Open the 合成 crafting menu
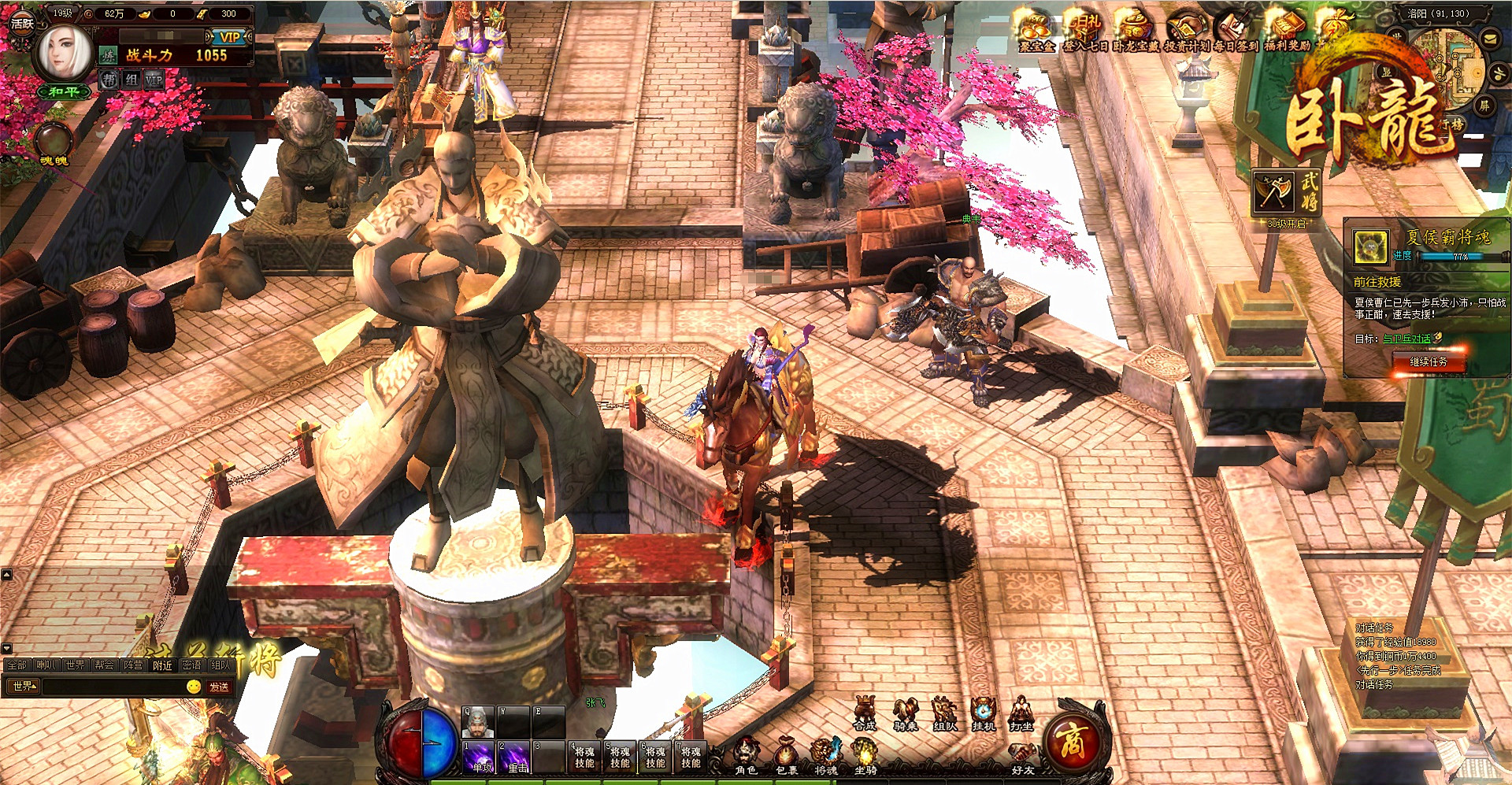This screenshot has height=785, width=1512. point(865,713)
